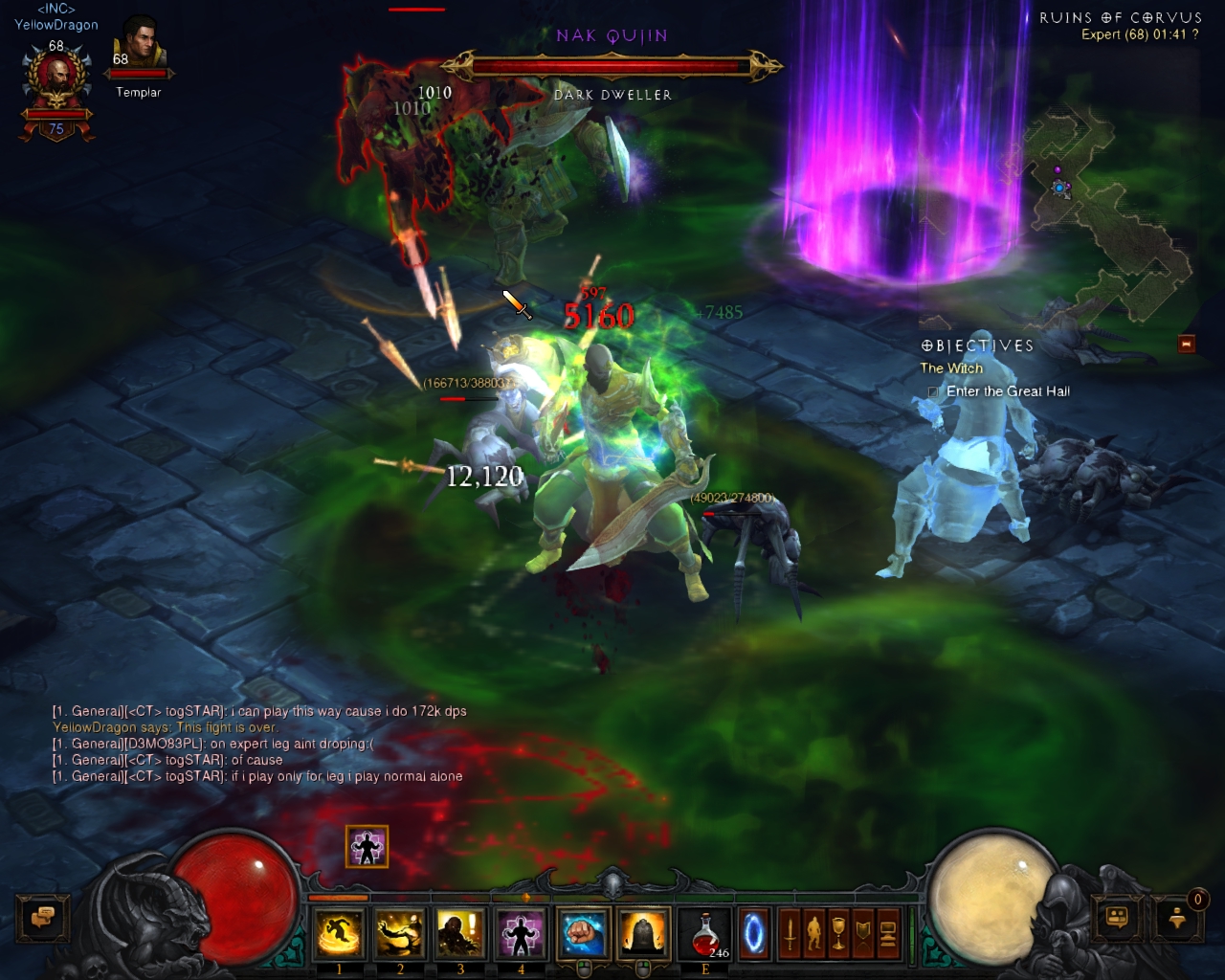Drink the red health potion

[705, 933]
